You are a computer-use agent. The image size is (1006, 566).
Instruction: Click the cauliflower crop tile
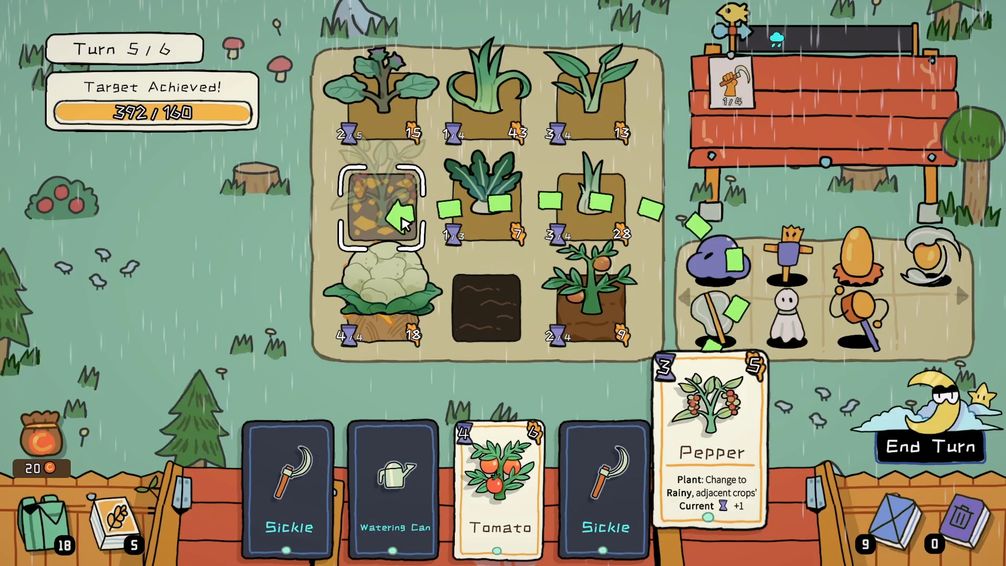coord(383,293)
